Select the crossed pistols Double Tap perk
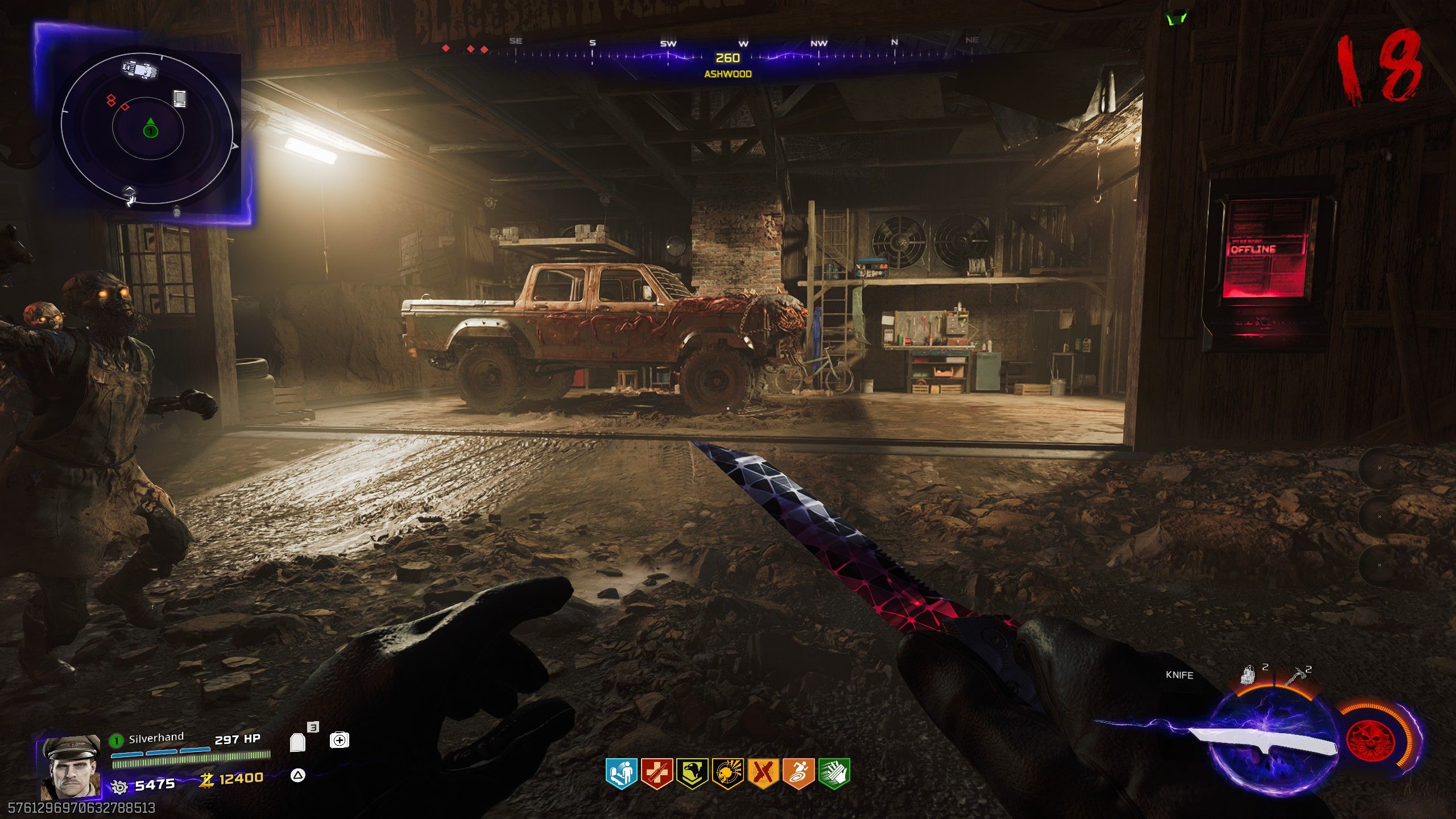 763,773
